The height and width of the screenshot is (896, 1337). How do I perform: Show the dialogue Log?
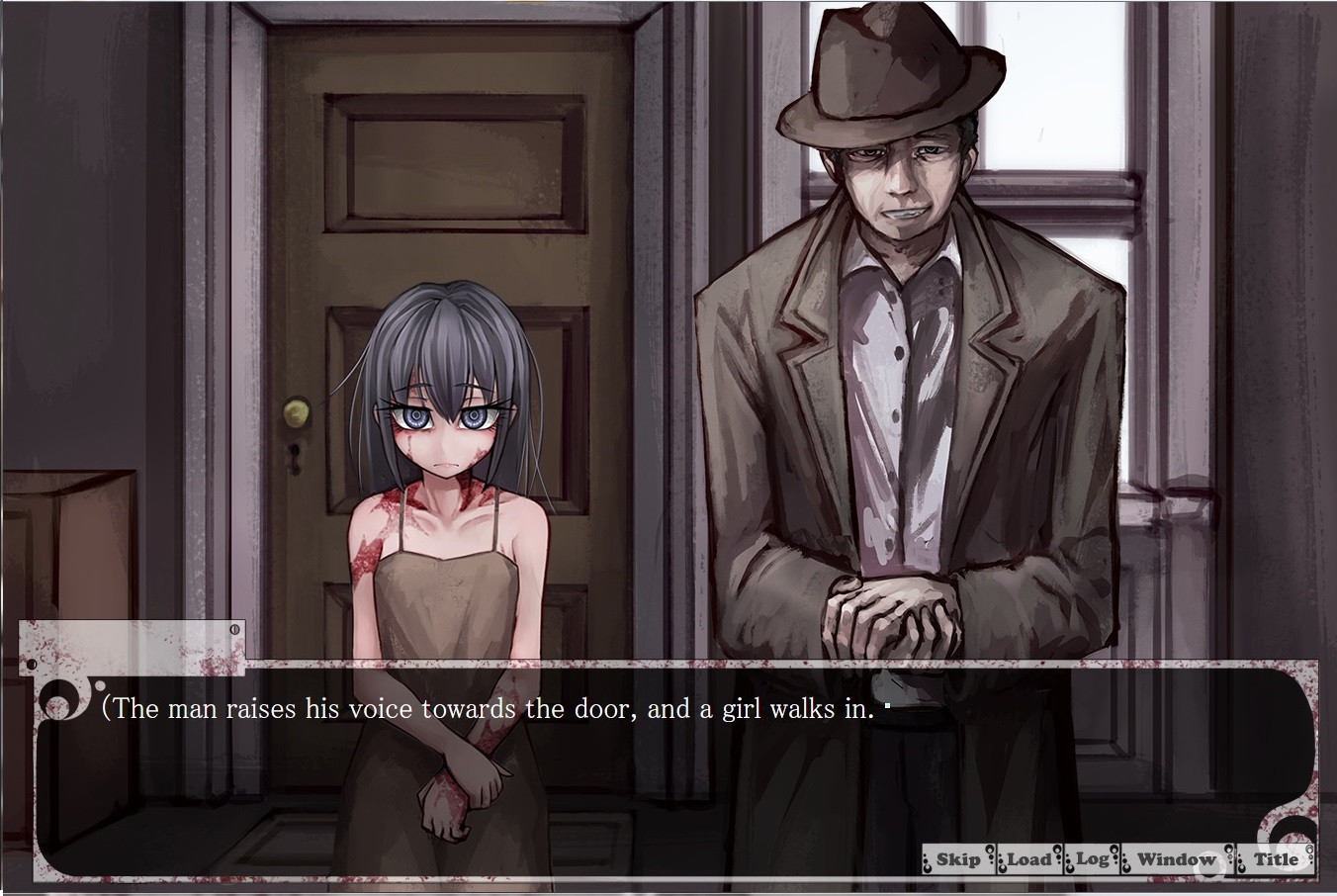click(1092, 859)
